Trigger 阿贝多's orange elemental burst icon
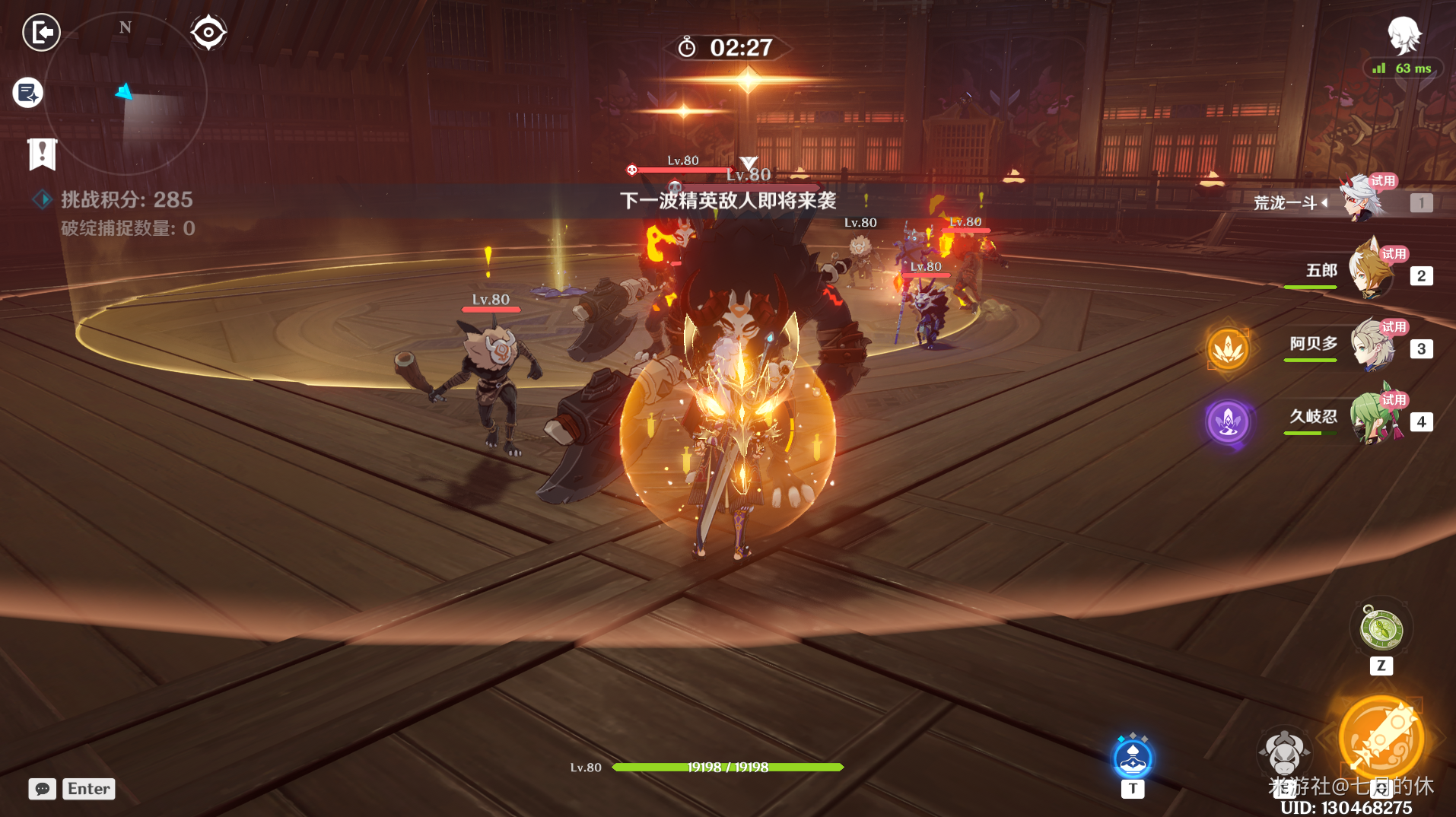The width and height of the screenshot is (1456, 817). (1228, 349)
